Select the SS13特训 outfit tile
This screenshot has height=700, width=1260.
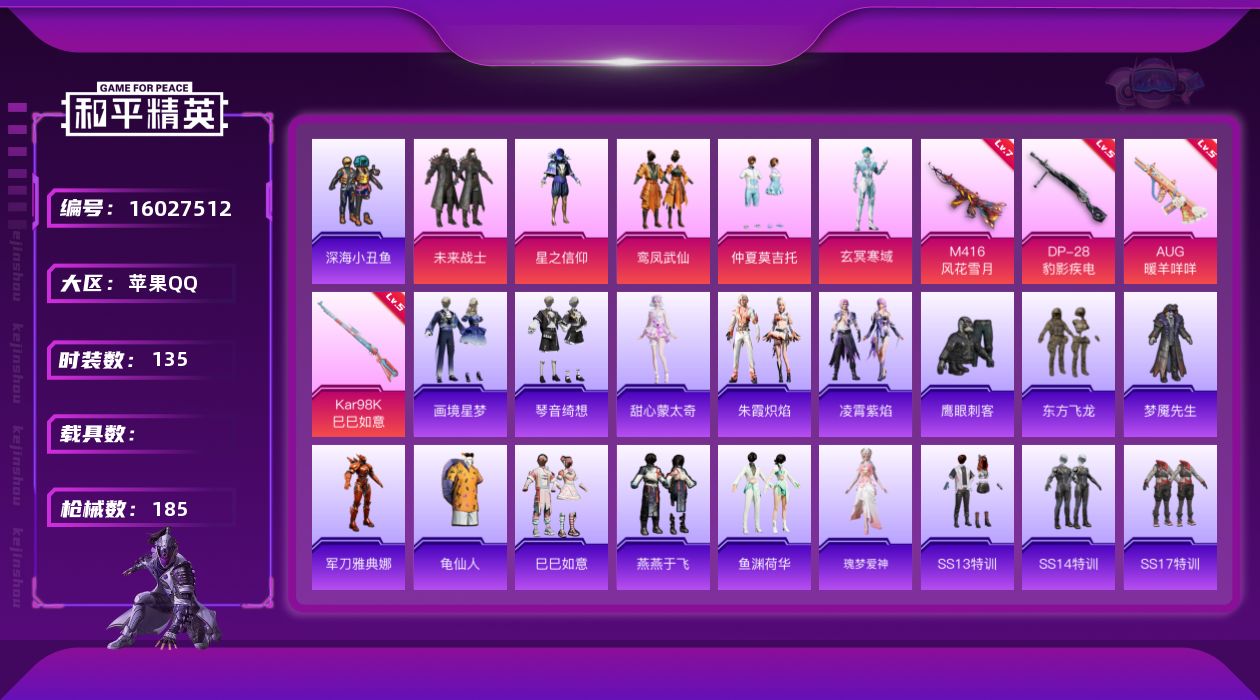click(x=967, y=517)
